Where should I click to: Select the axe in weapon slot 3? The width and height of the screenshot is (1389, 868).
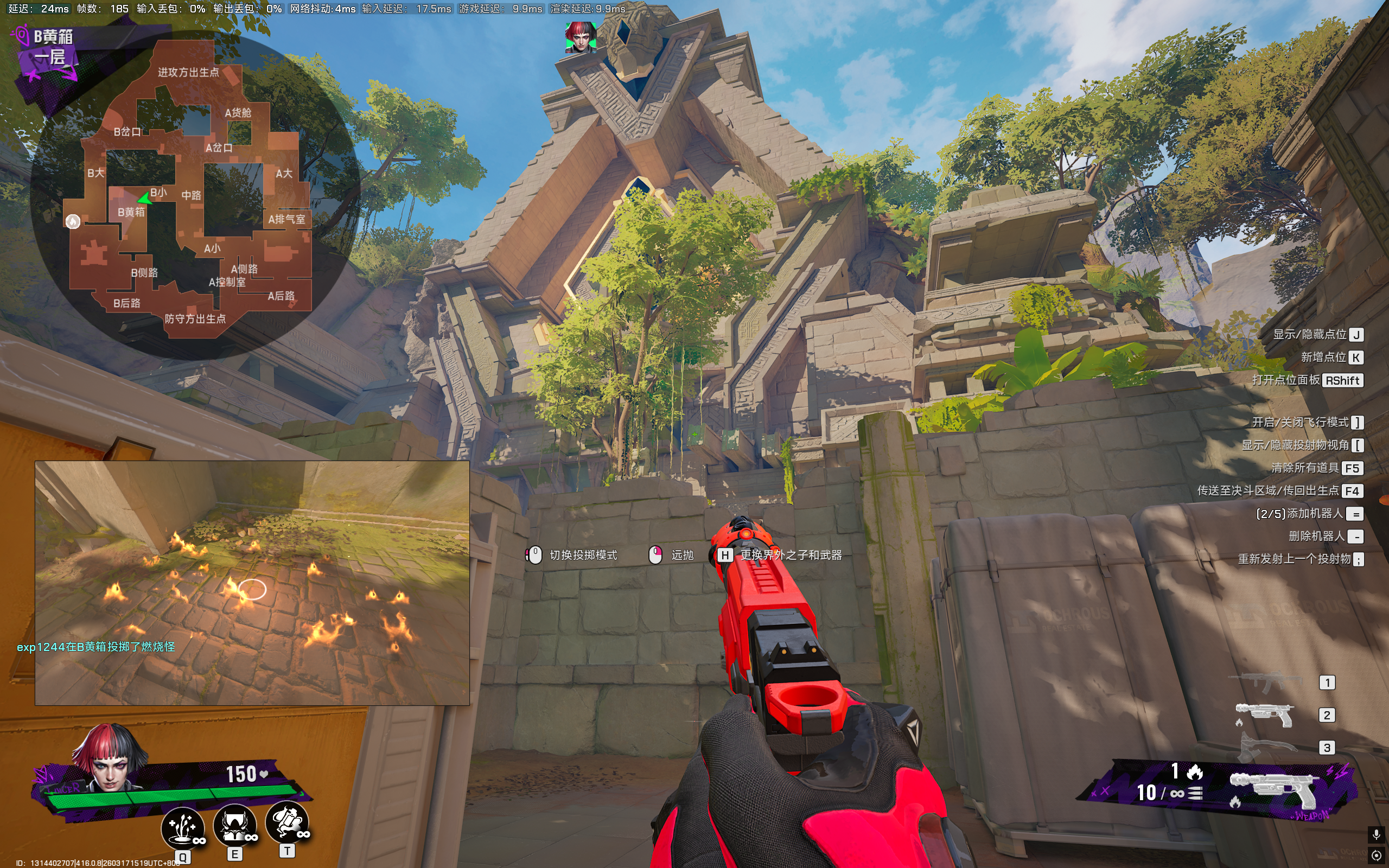pos(1267,747)
